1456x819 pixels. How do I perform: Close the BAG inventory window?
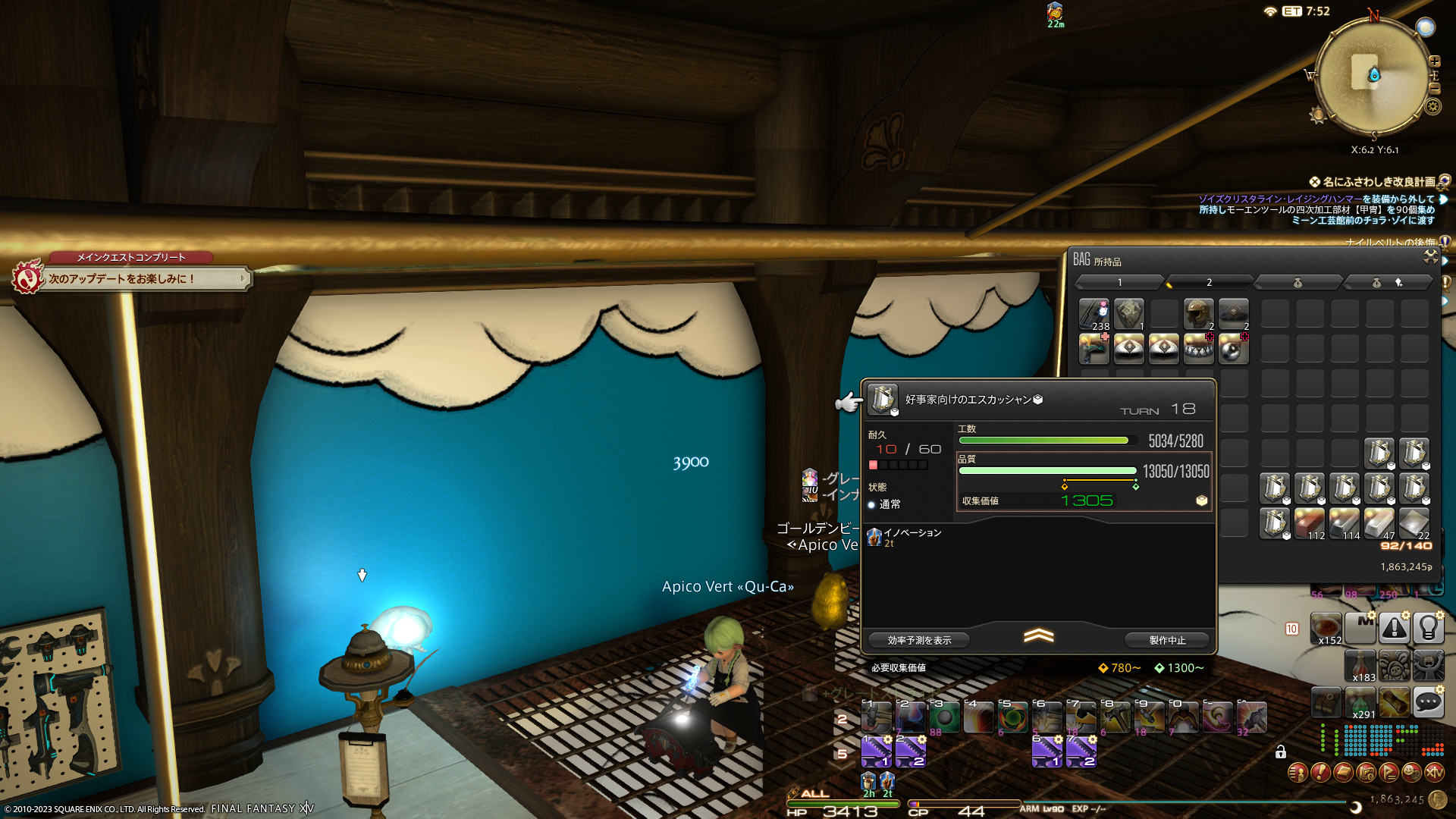(1430, 256)
